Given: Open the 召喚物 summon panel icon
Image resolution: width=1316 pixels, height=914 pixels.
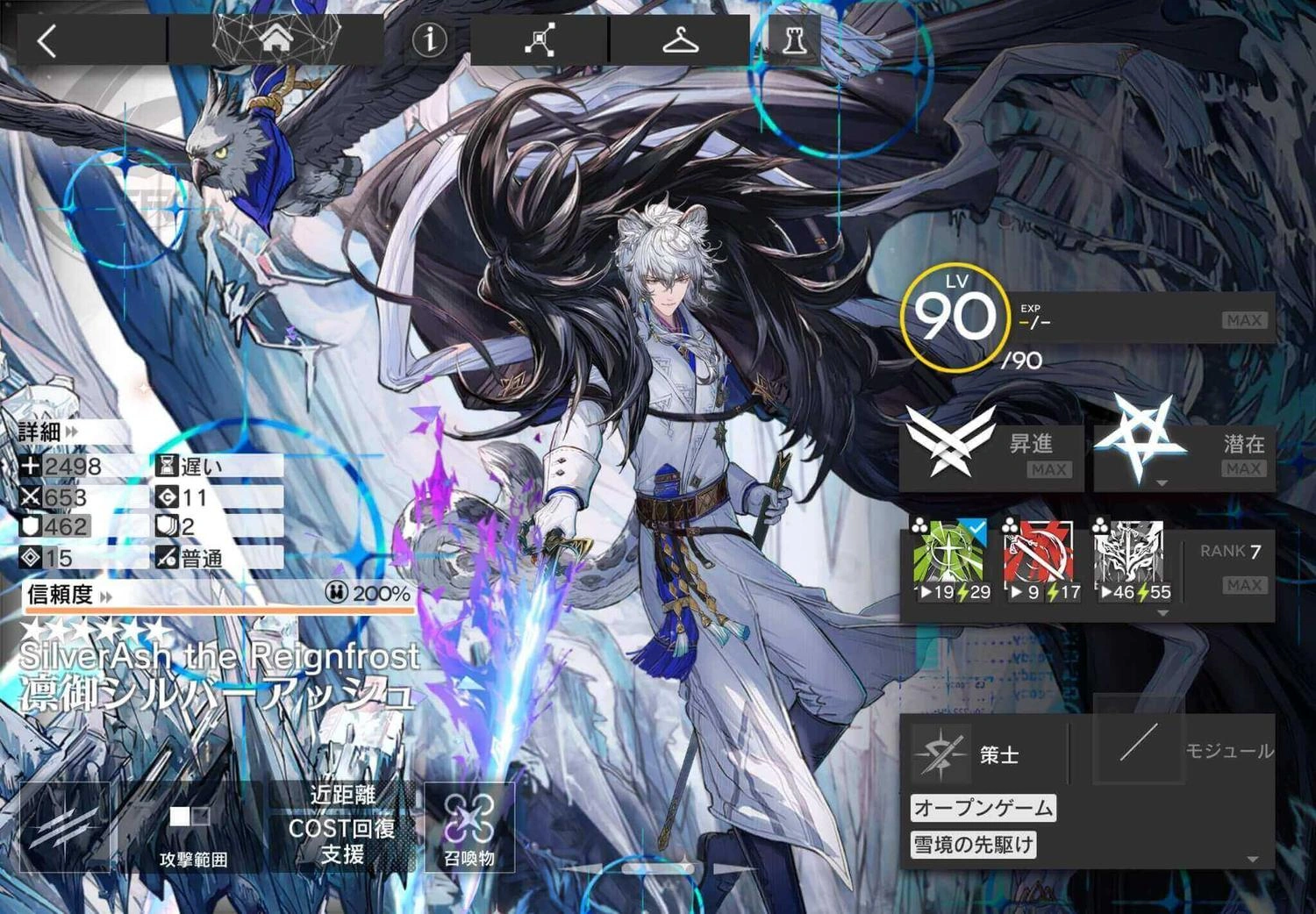Looking at the screenshot, I should (x=472, y=823).
